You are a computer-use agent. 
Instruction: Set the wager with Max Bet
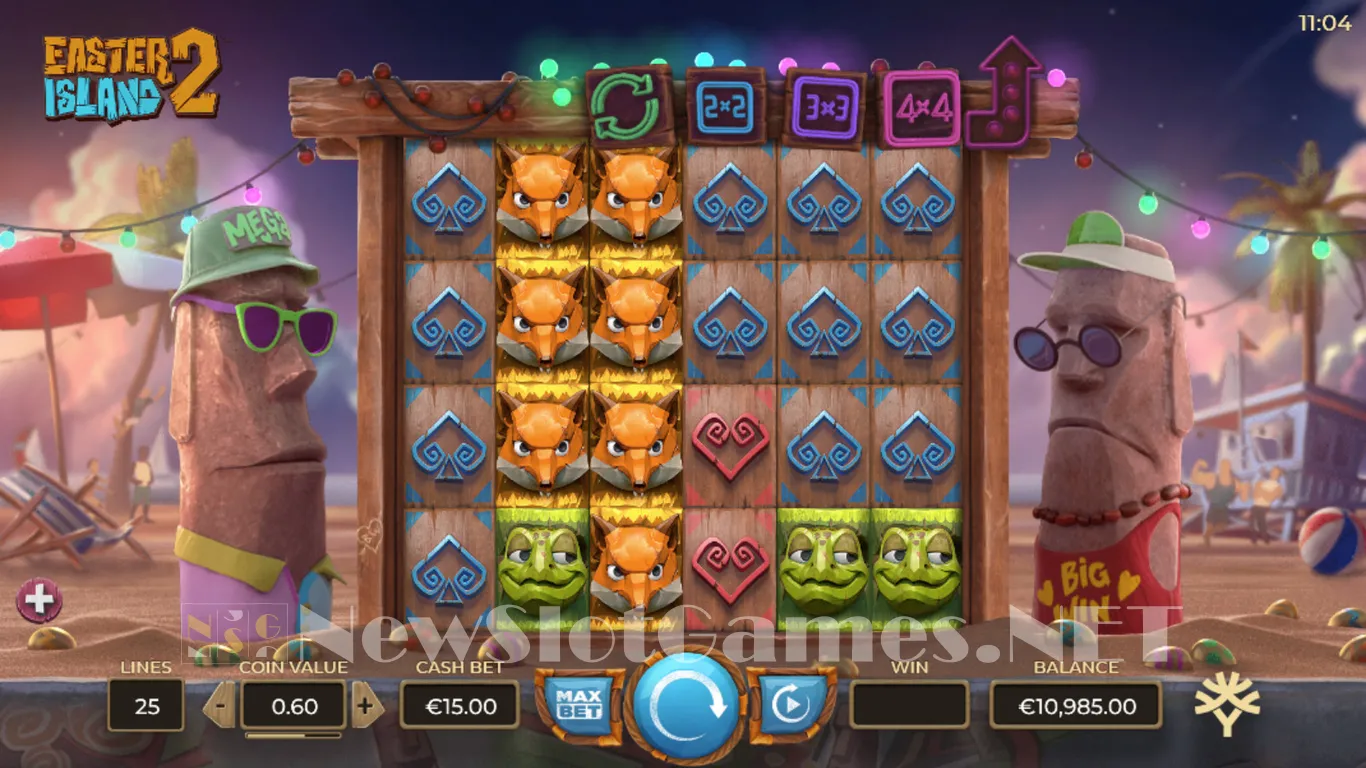click(x=579, y=703)
